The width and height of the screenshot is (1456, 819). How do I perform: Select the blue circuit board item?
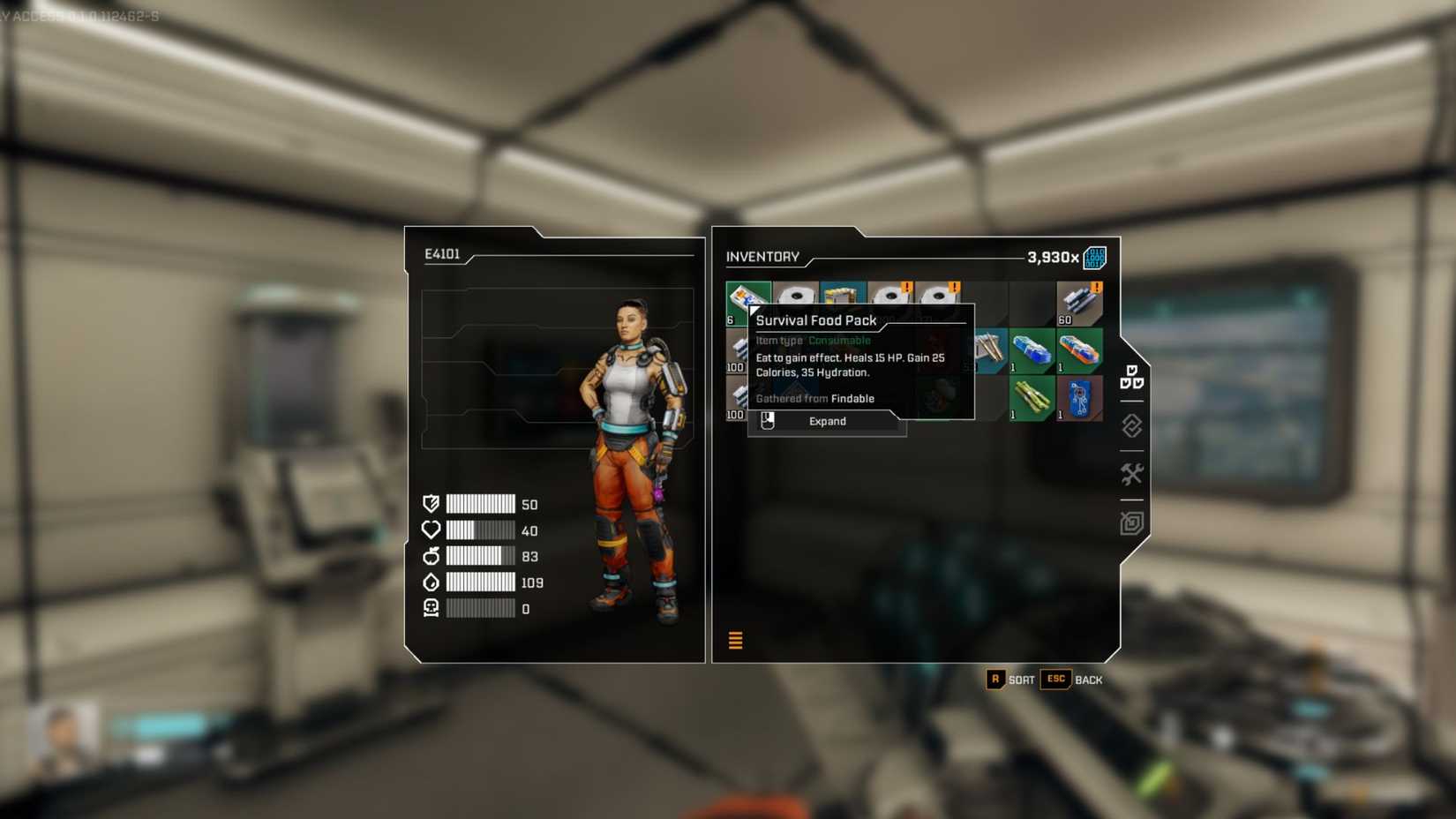pos(1079,398)
